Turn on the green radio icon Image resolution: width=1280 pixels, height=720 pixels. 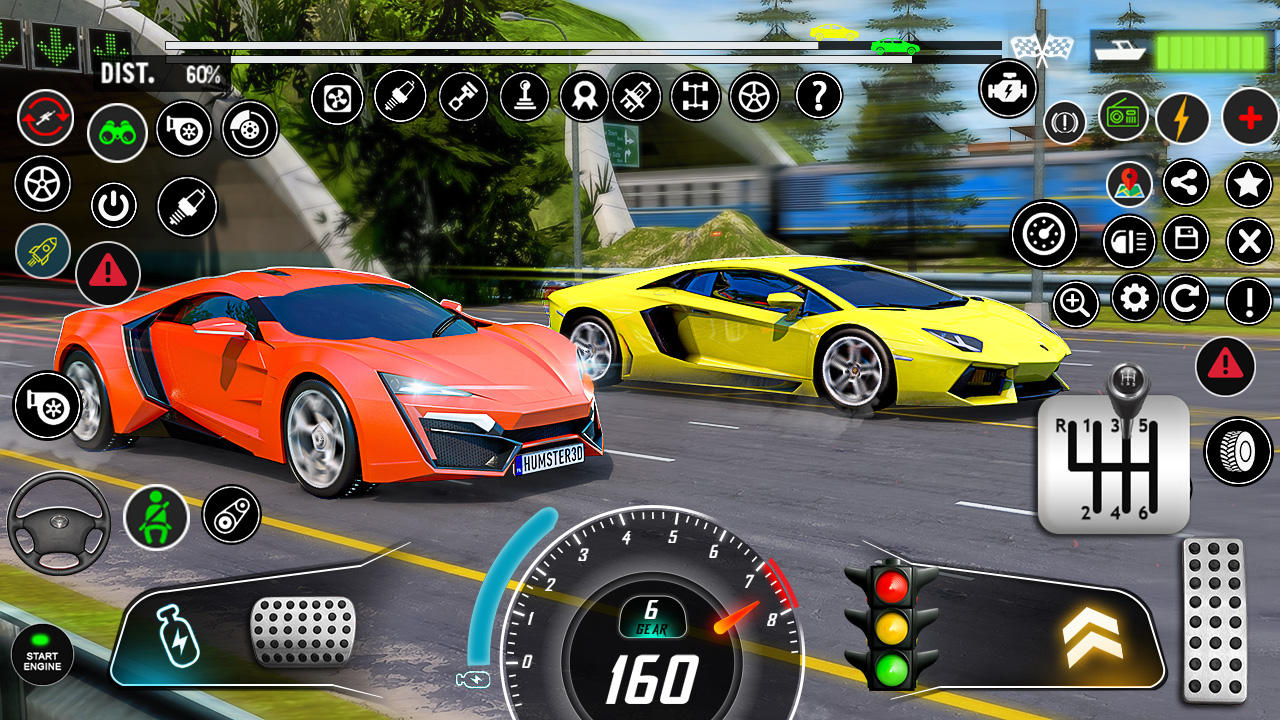click(1124, 117)
